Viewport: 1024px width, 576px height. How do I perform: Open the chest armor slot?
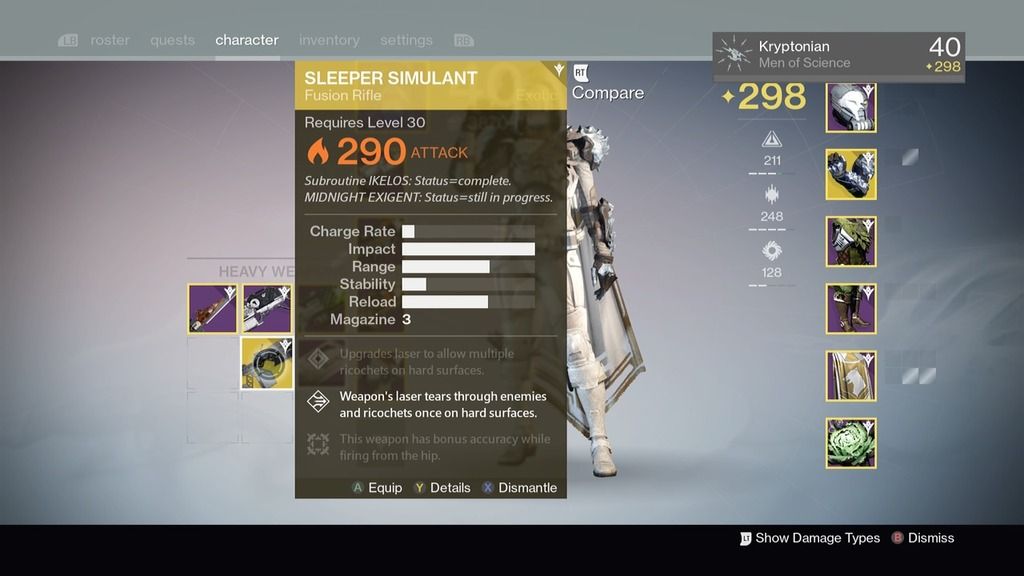[x=851, y=241]
